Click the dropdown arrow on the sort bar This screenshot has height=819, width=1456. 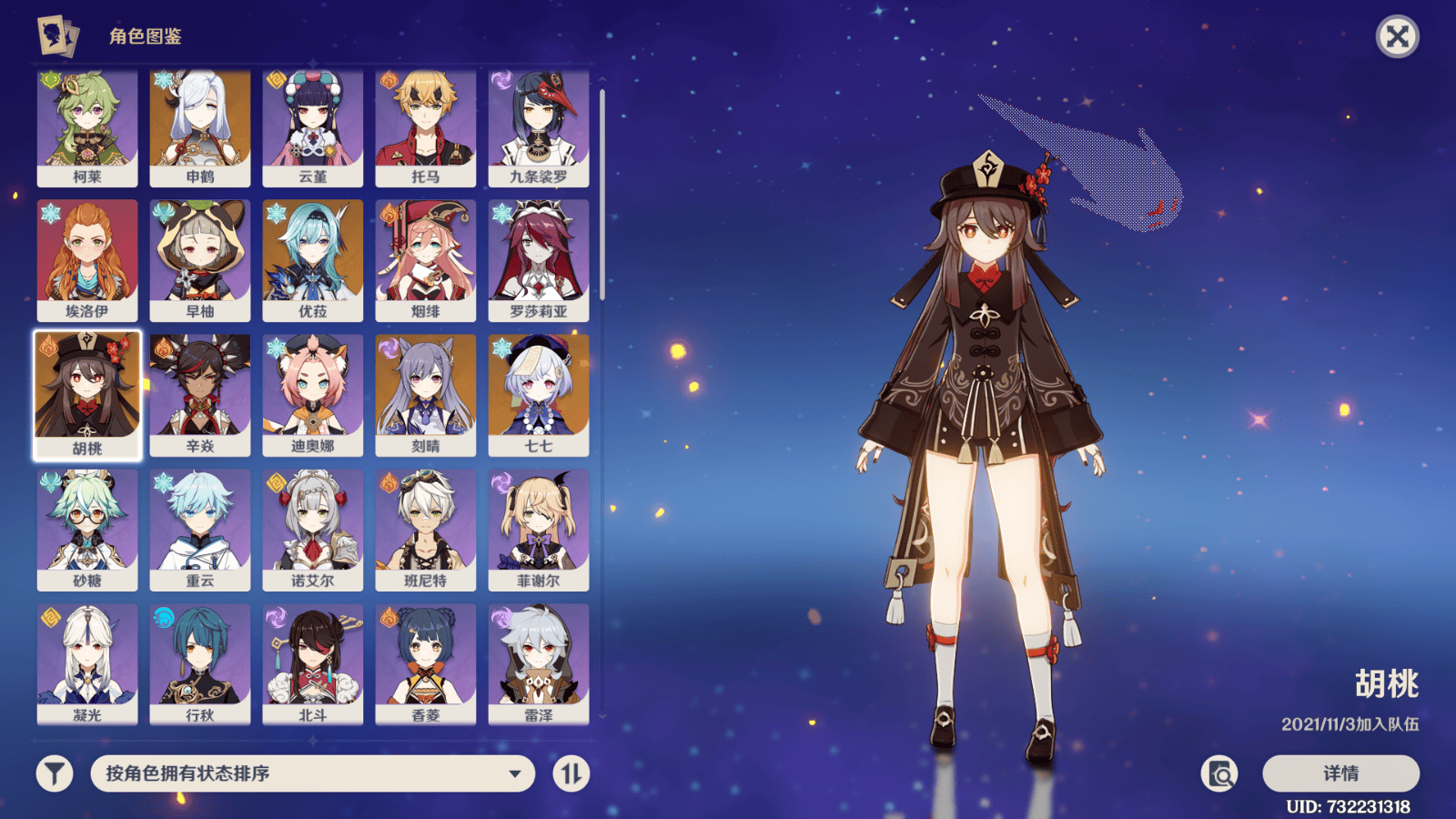(517, 773)
